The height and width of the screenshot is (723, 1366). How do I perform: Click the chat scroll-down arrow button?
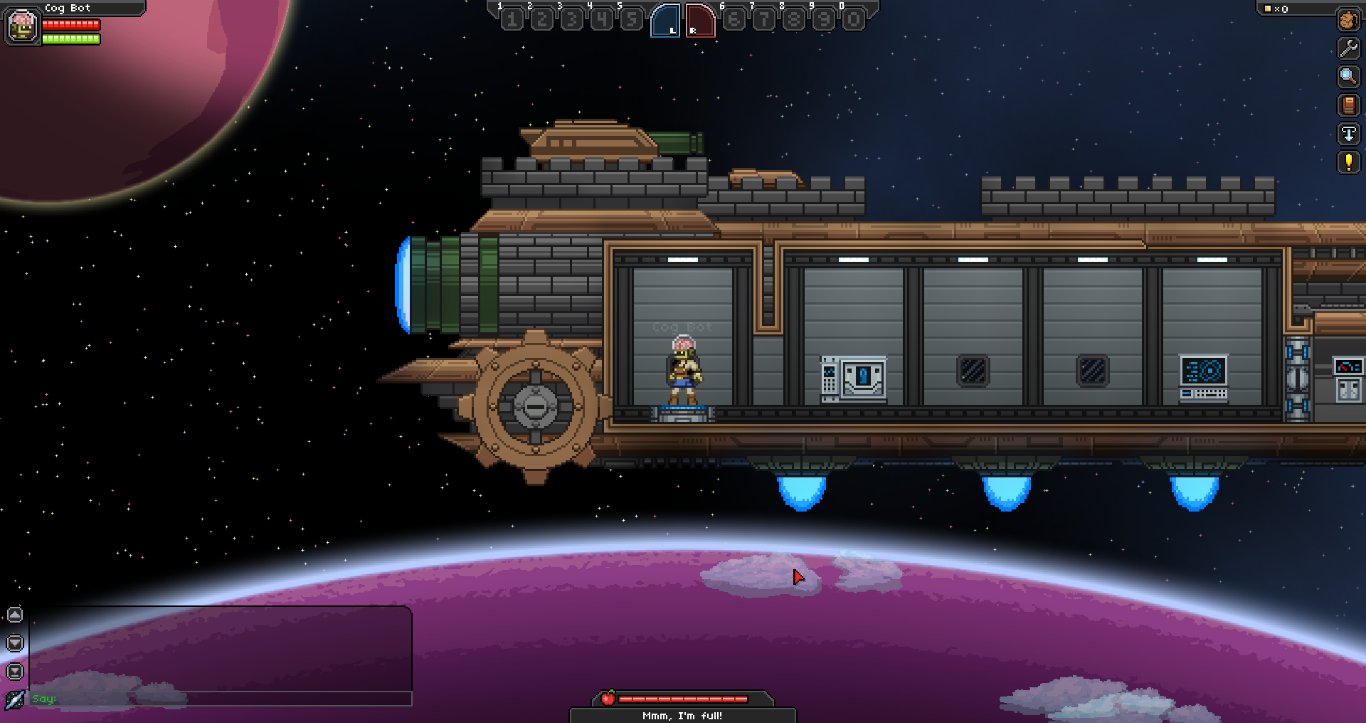click(x=15, y=643)
